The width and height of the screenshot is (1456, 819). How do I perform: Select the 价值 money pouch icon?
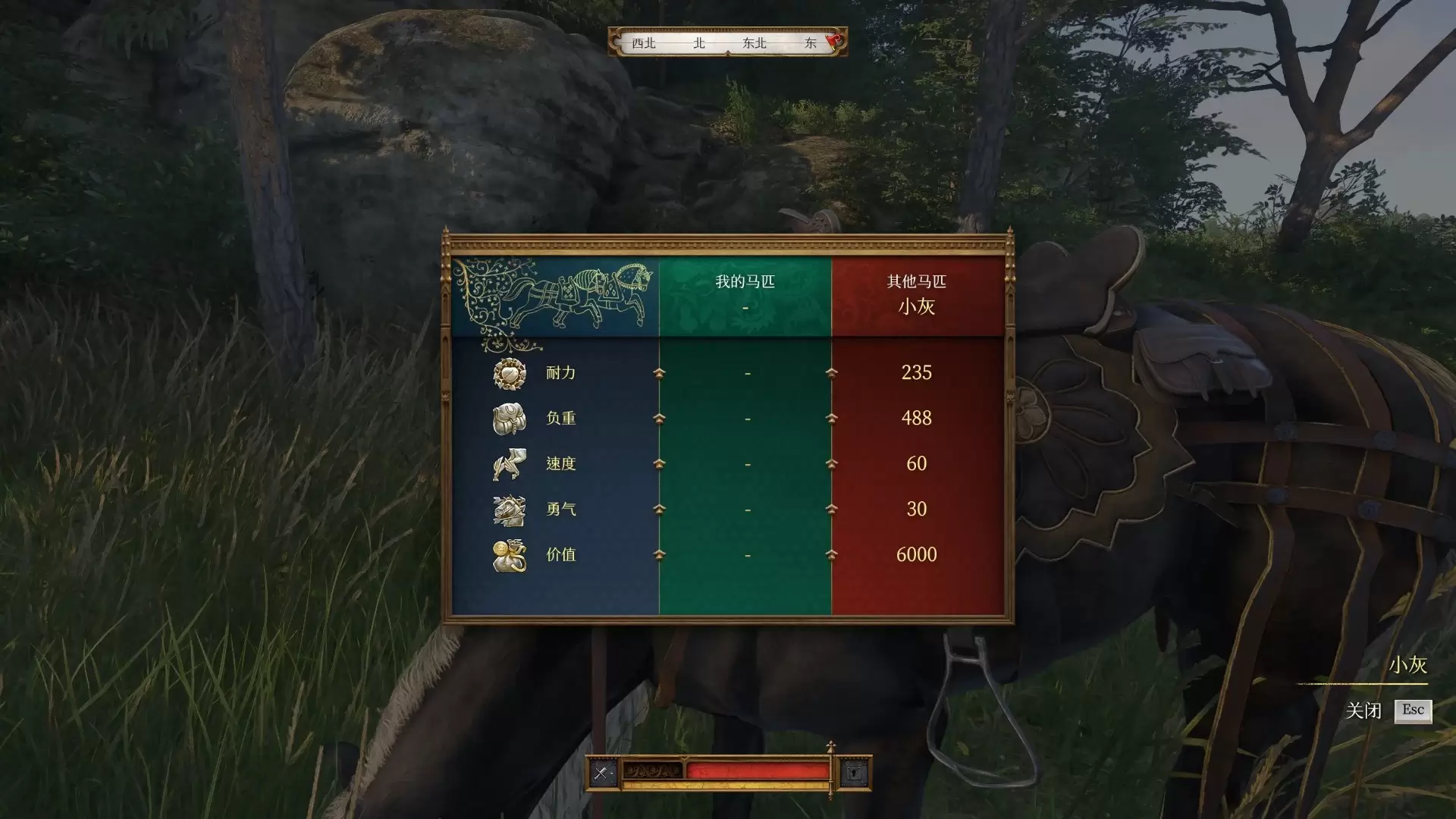click(510, 554)
